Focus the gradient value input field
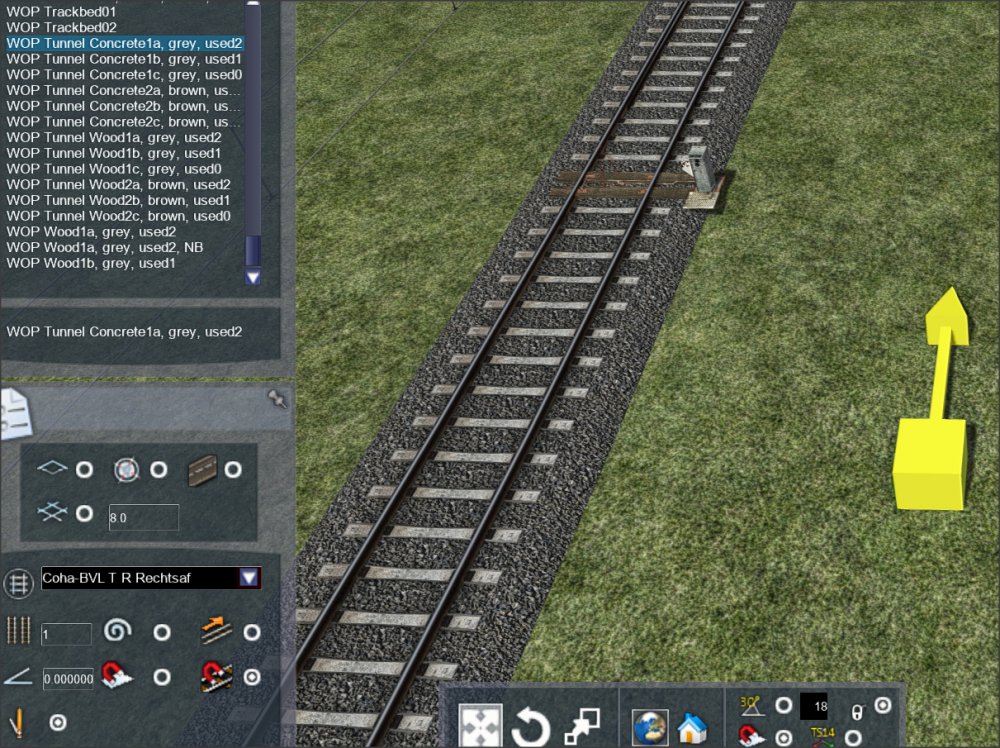 coord(68,679)
